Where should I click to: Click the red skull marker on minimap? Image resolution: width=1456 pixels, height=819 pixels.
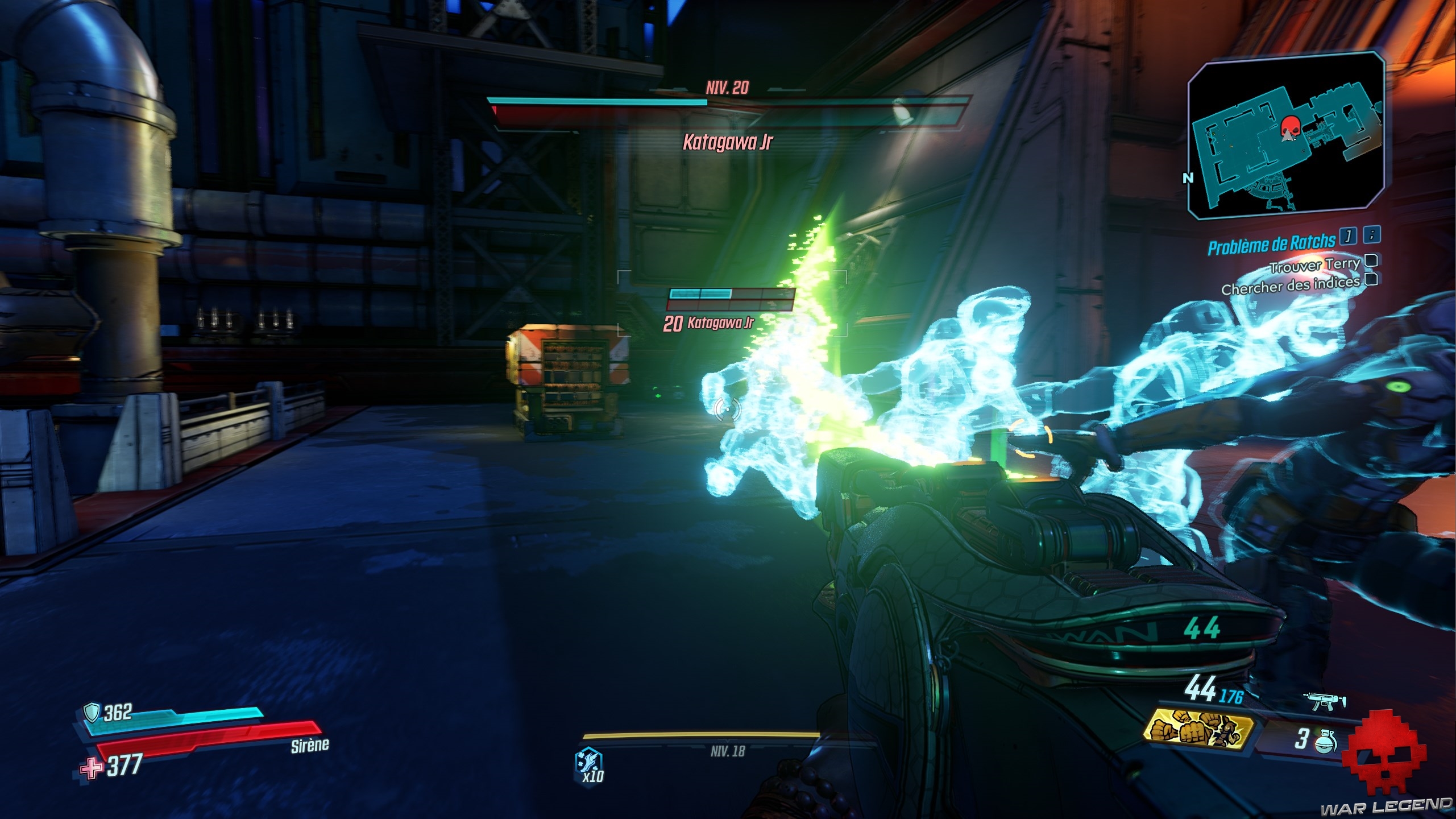tap(1288, 127)
